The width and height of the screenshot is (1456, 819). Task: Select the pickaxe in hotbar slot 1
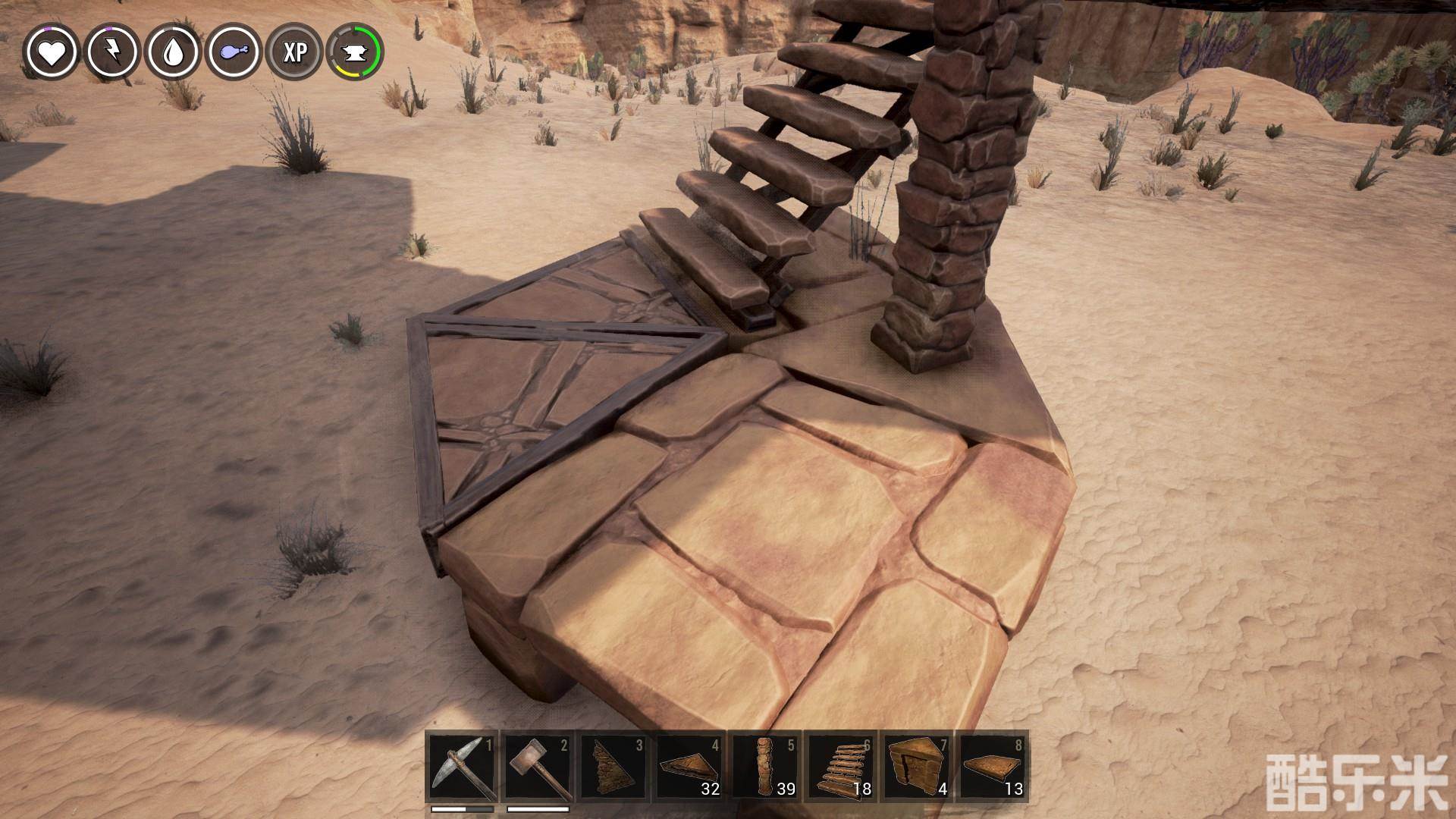click(x=462, y=767)
